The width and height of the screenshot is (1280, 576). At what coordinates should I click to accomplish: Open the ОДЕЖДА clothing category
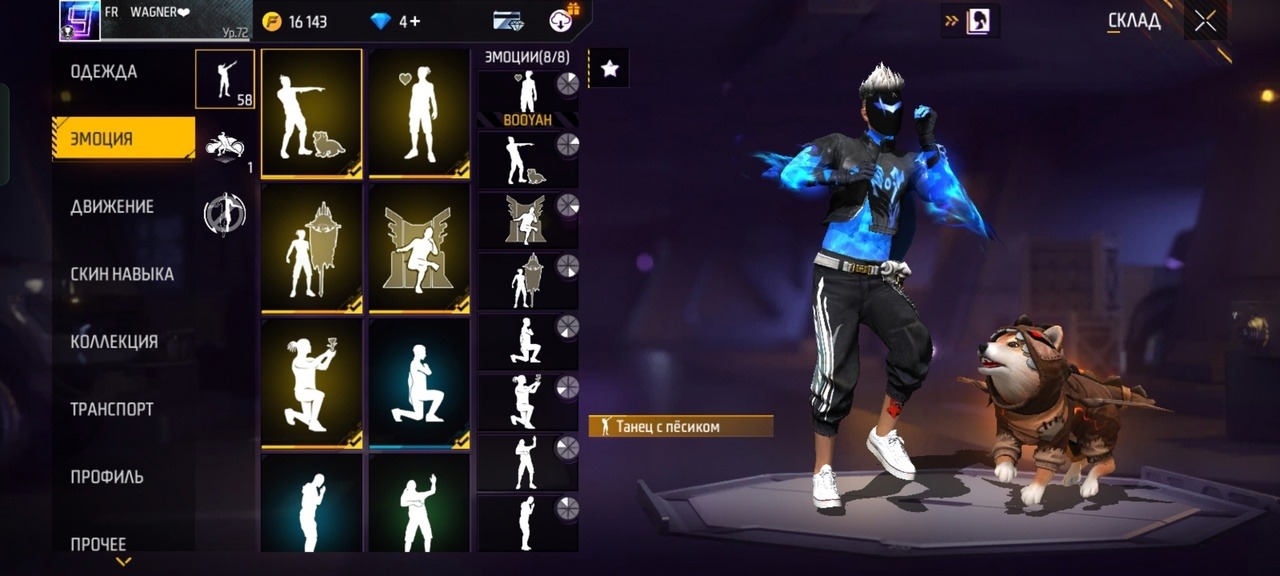click(104, 72)
